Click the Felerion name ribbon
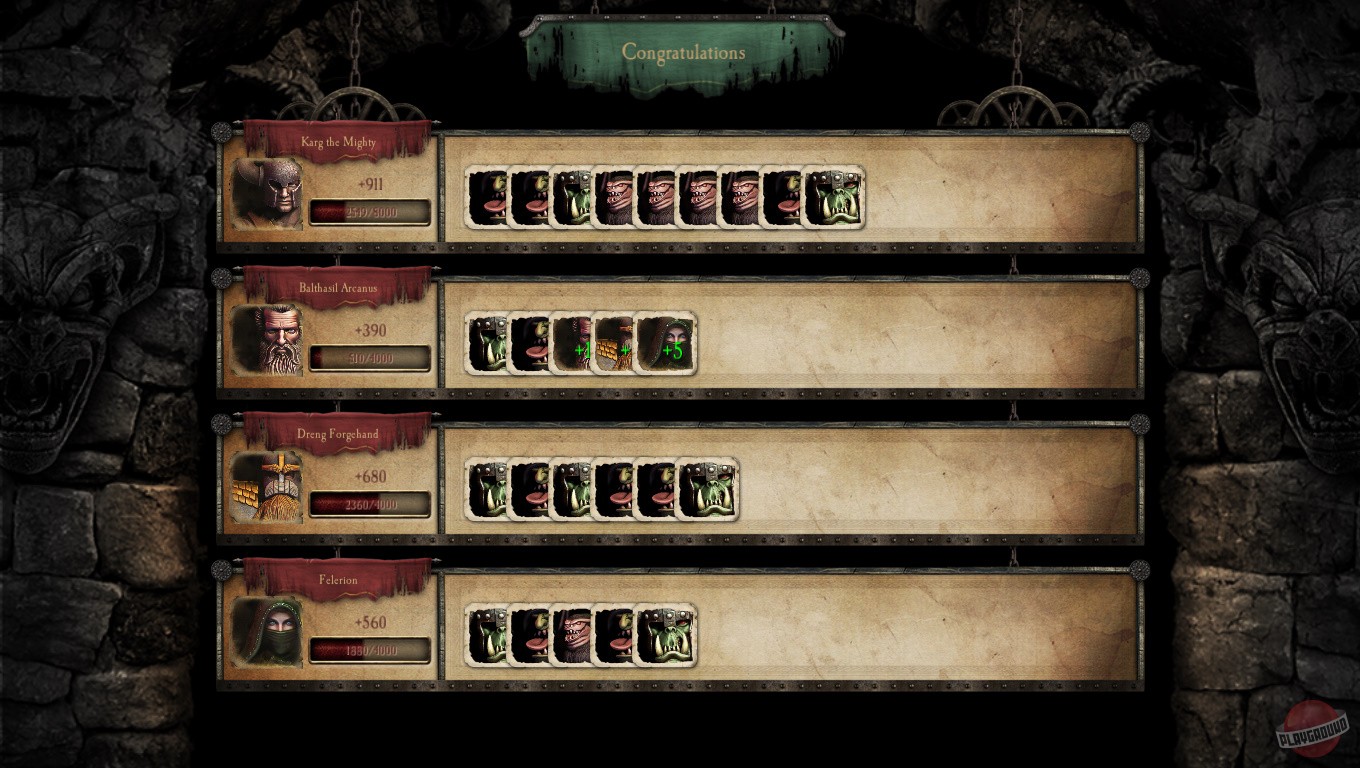 tap(338, 580)
